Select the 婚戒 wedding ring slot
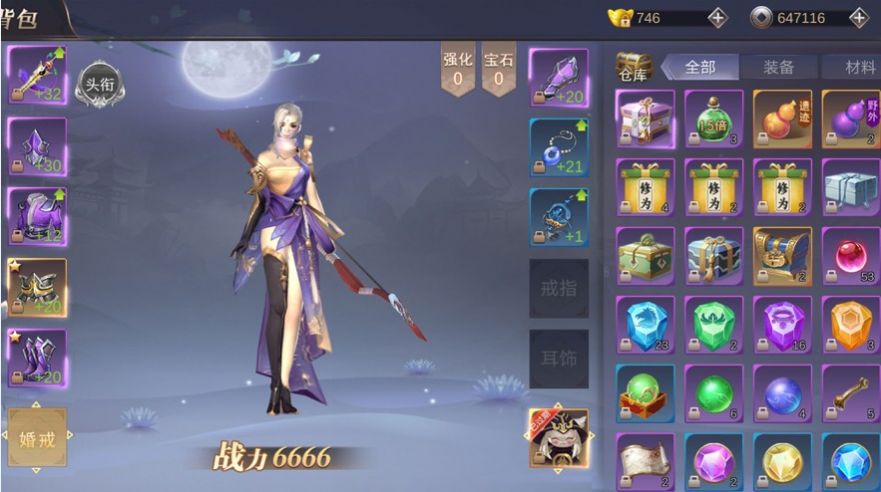This screenshot has height=492, width=881. [x=37, y=437]
